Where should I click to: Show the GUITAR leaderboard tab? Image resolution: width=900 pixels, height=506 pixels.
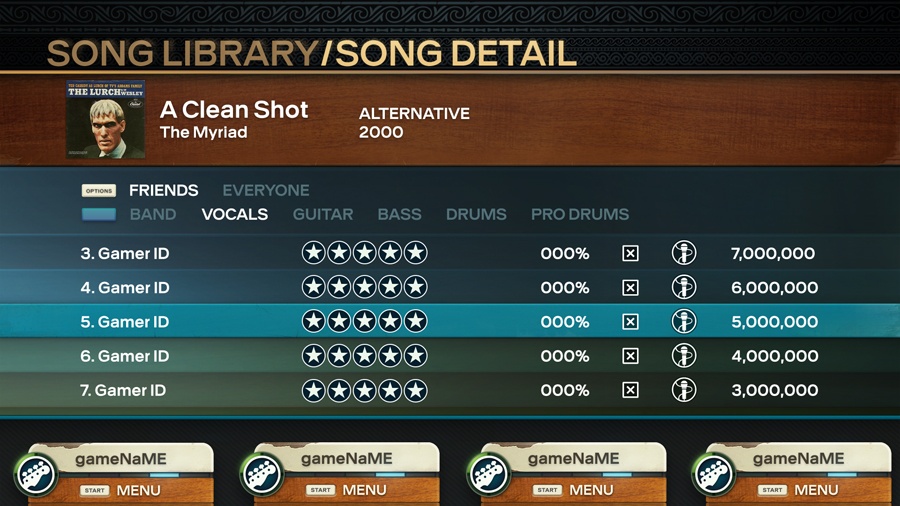click(322, 214)
